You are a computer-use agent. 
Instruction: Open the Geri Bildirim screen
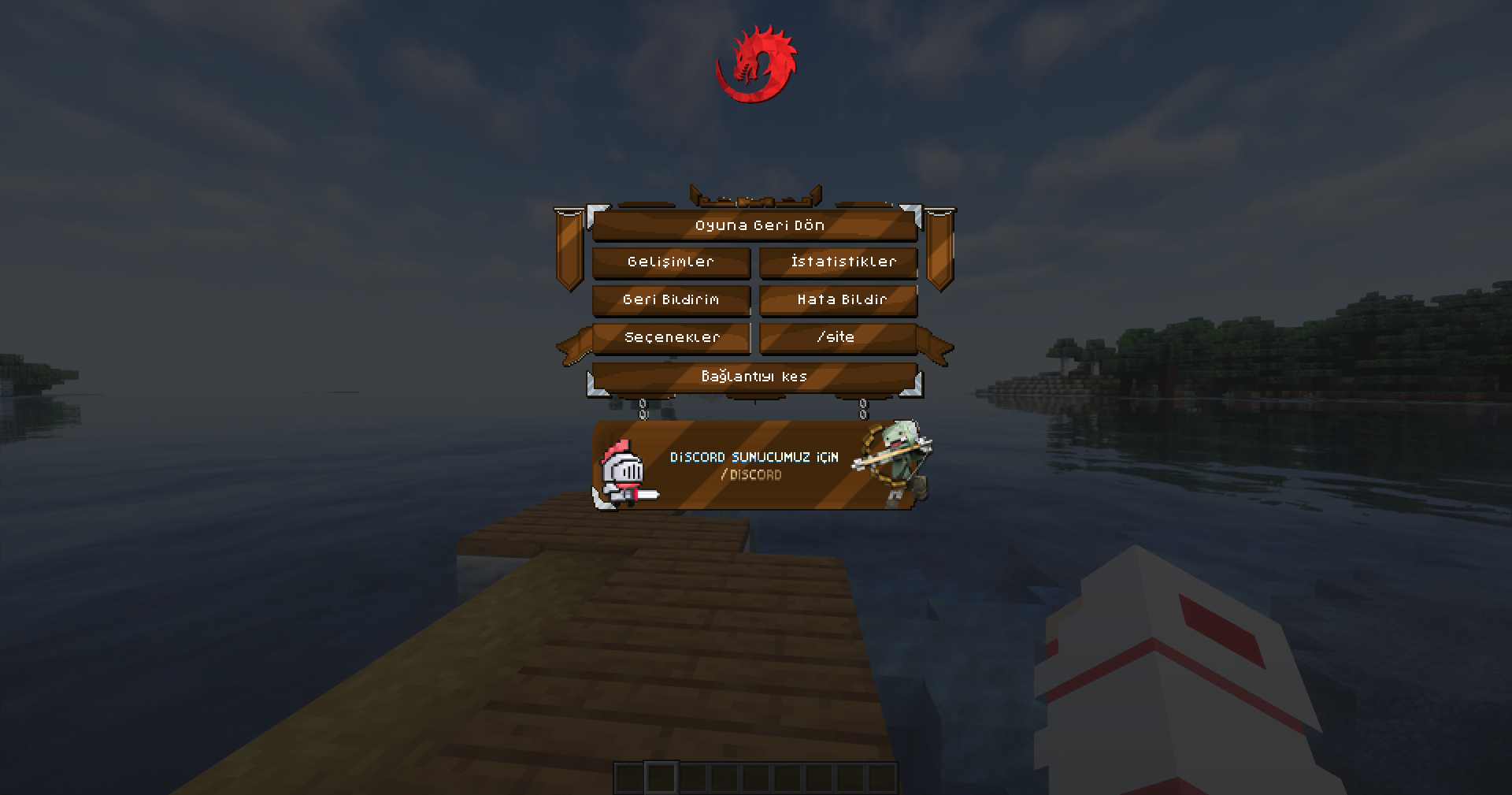pos(670,299)
